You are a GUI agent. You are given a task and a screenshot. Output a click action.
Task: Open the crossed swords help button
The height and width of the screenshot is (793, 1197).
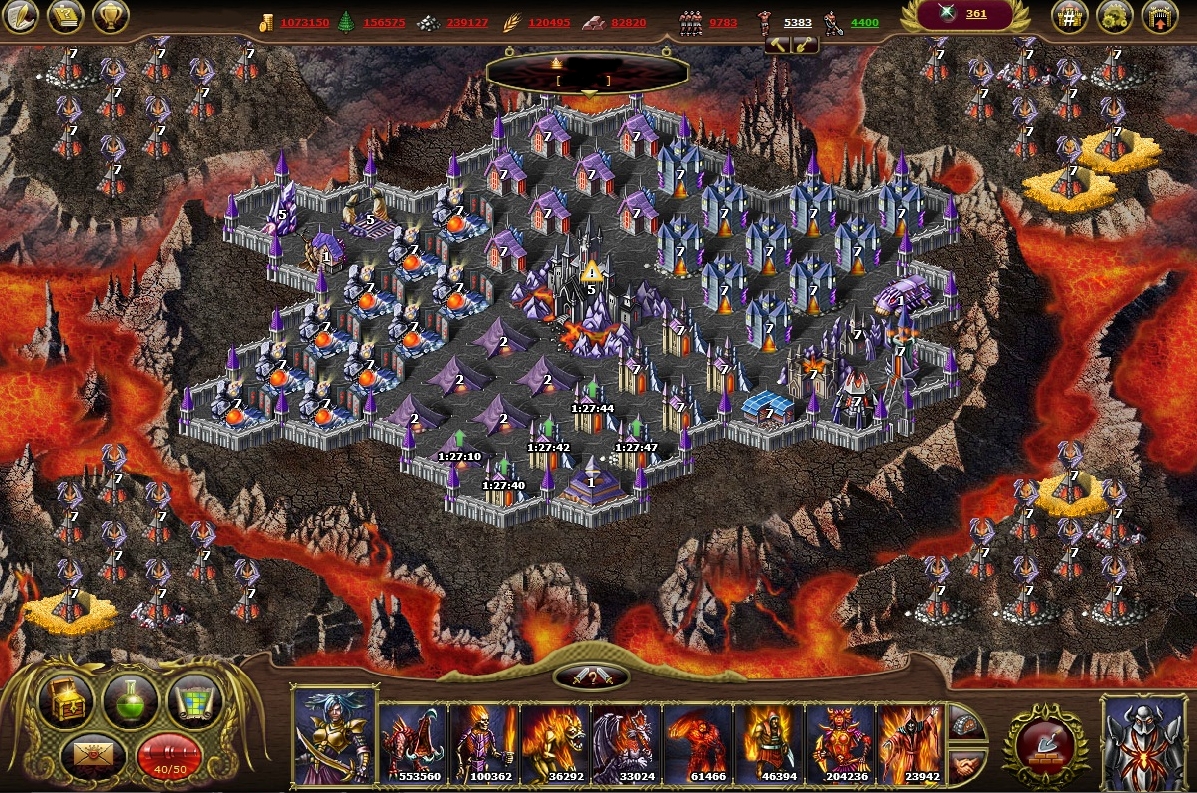(591, 677)
